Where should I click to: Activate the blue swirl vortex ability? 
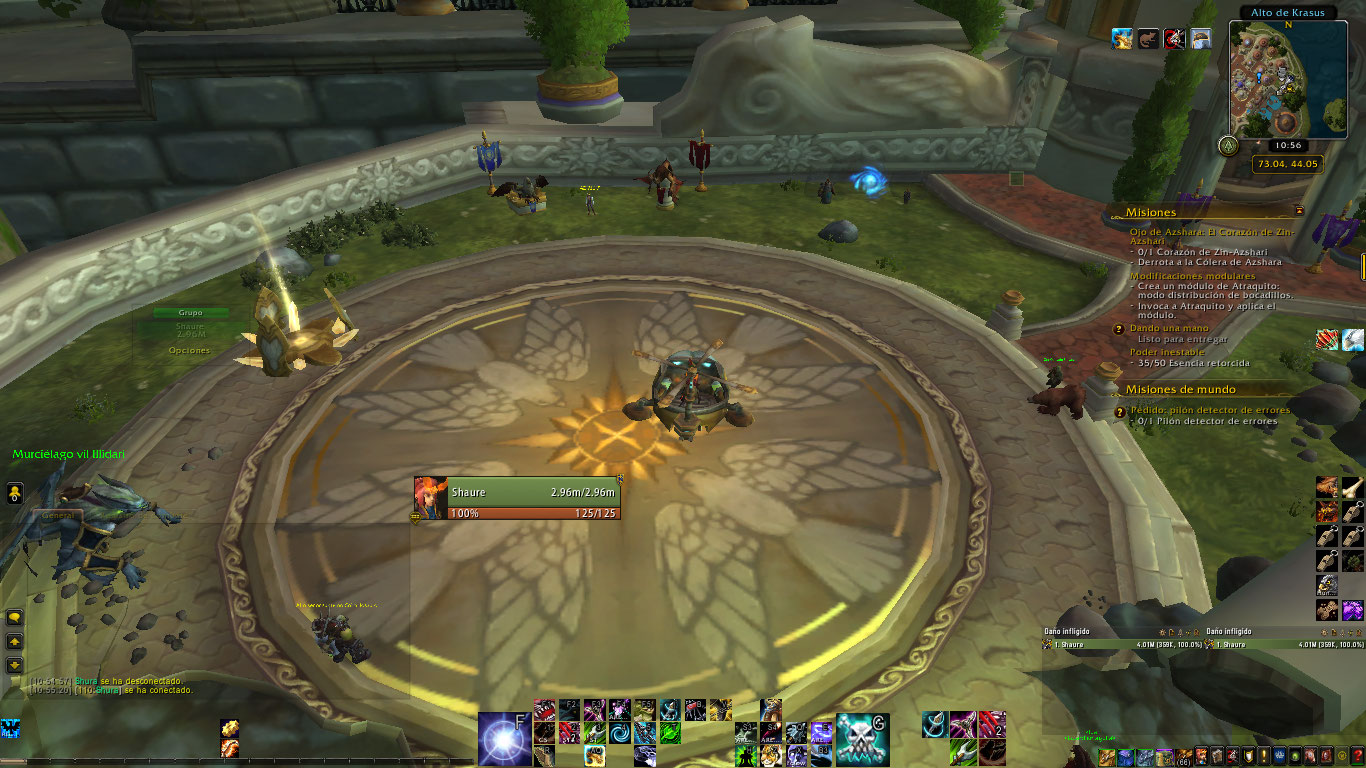pyautogui.click(x=620, y=732)
